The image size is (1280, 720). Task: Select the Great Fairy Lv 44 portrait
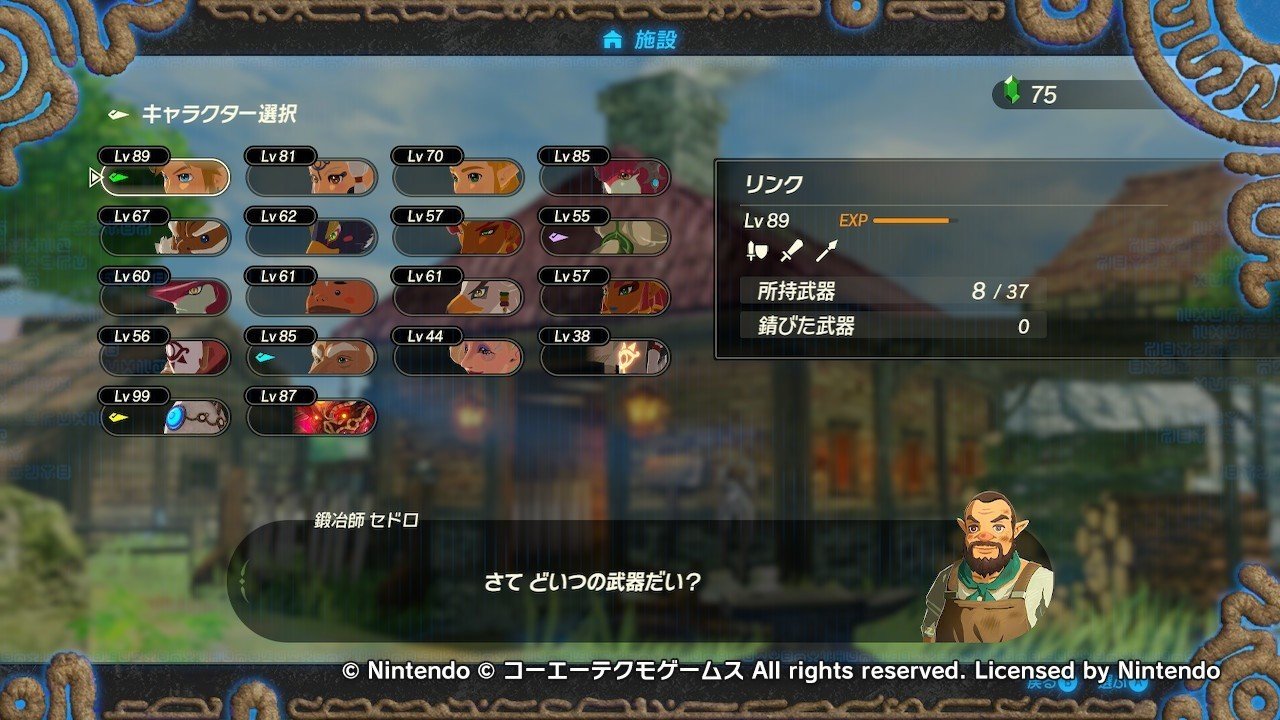pyautogui.click(x=460, y=355)
